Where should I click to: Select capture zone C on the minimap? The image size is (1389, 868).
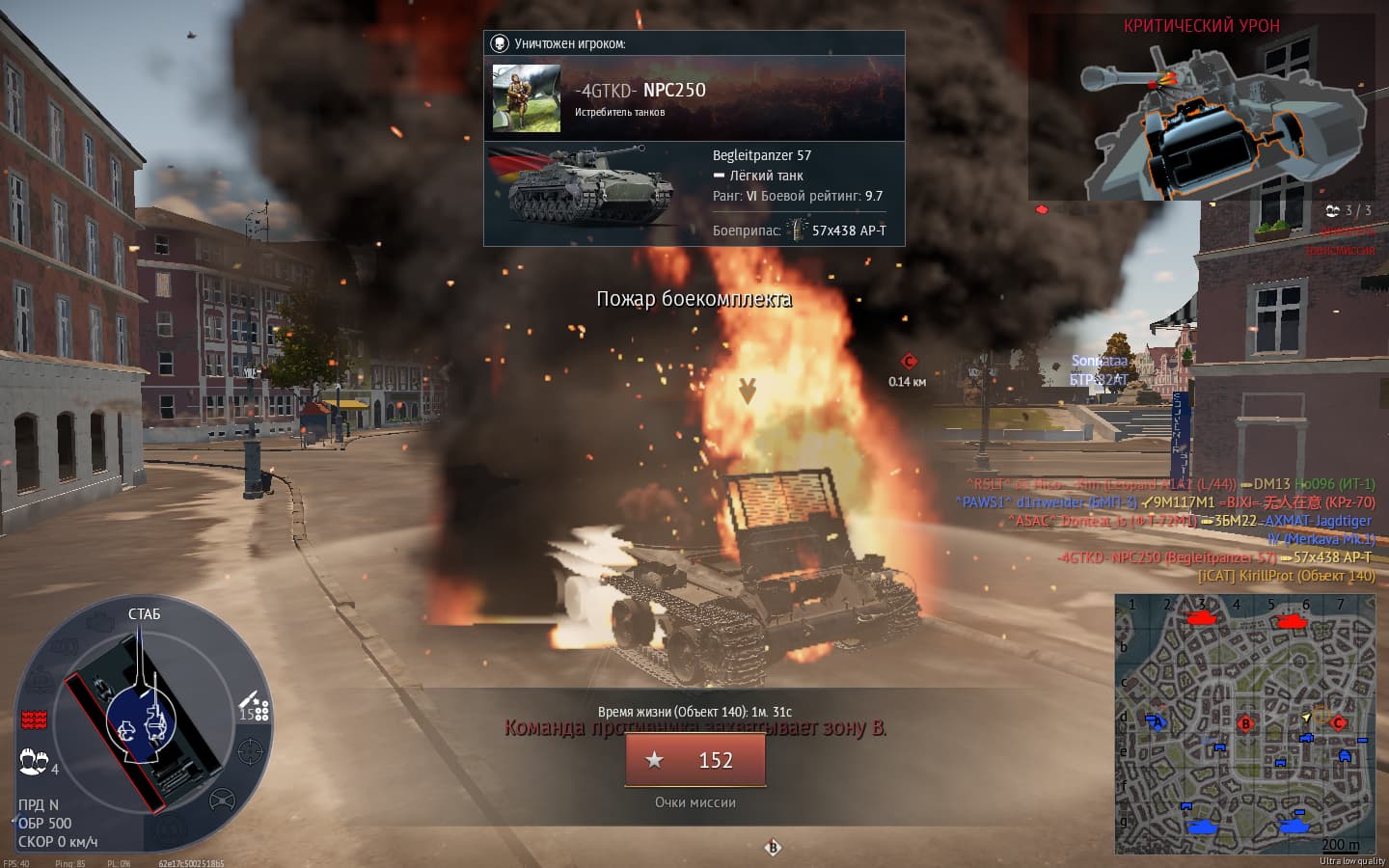1338,722
